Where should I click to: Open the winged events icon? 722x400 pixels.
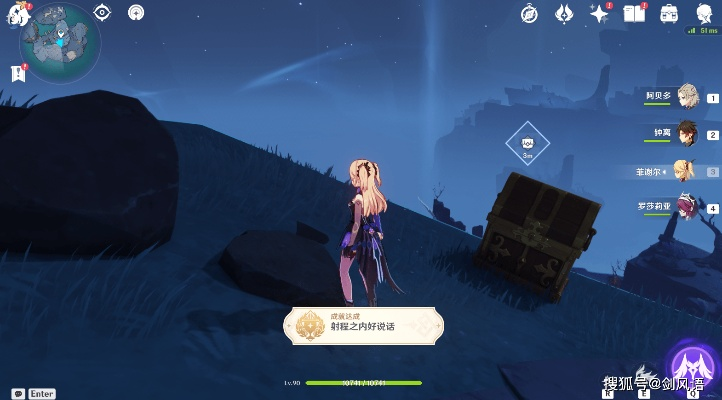pos(564,13)
